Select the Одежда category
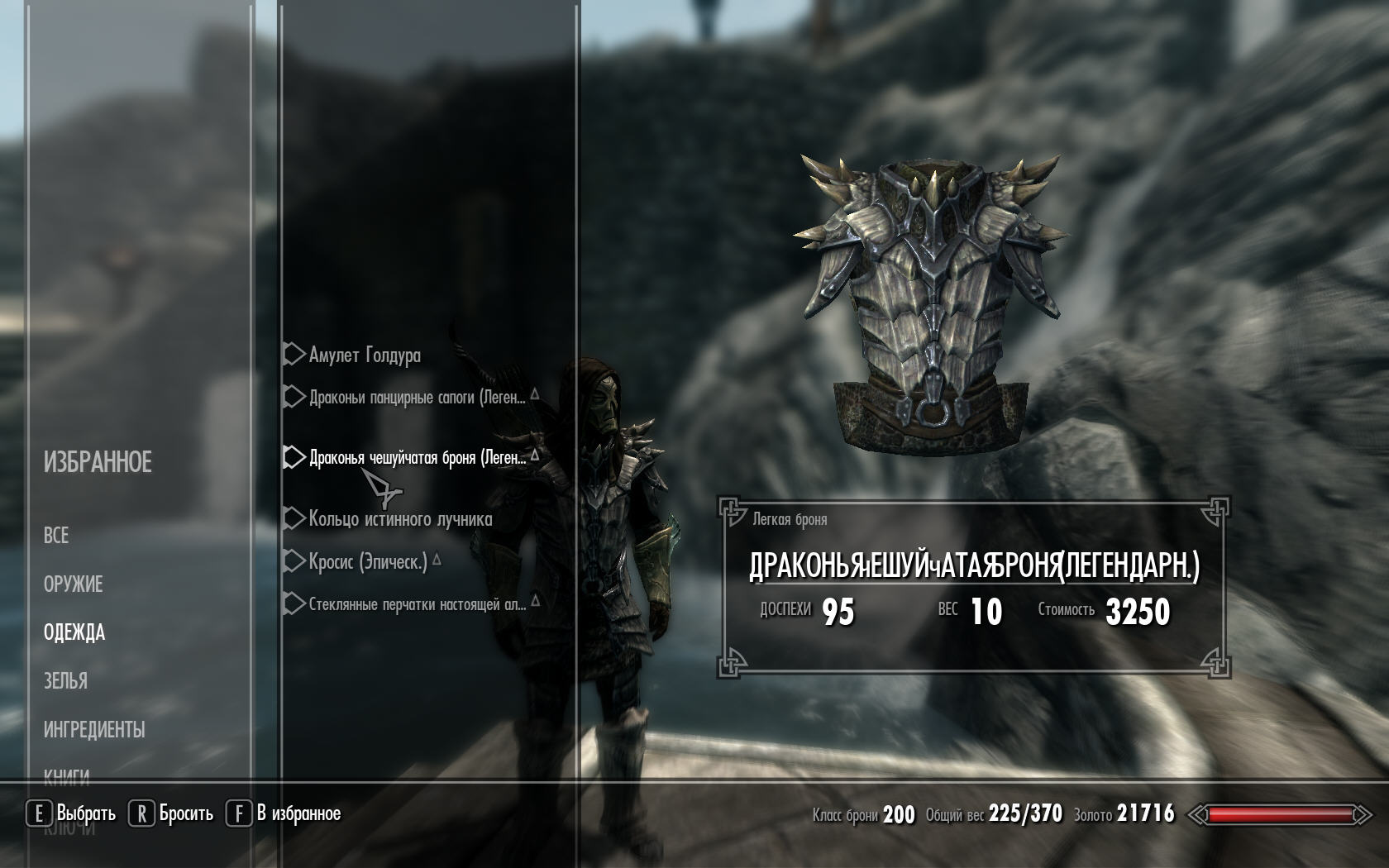The height and width of the screenshot is (868, 1389). [x=74, y=633]
